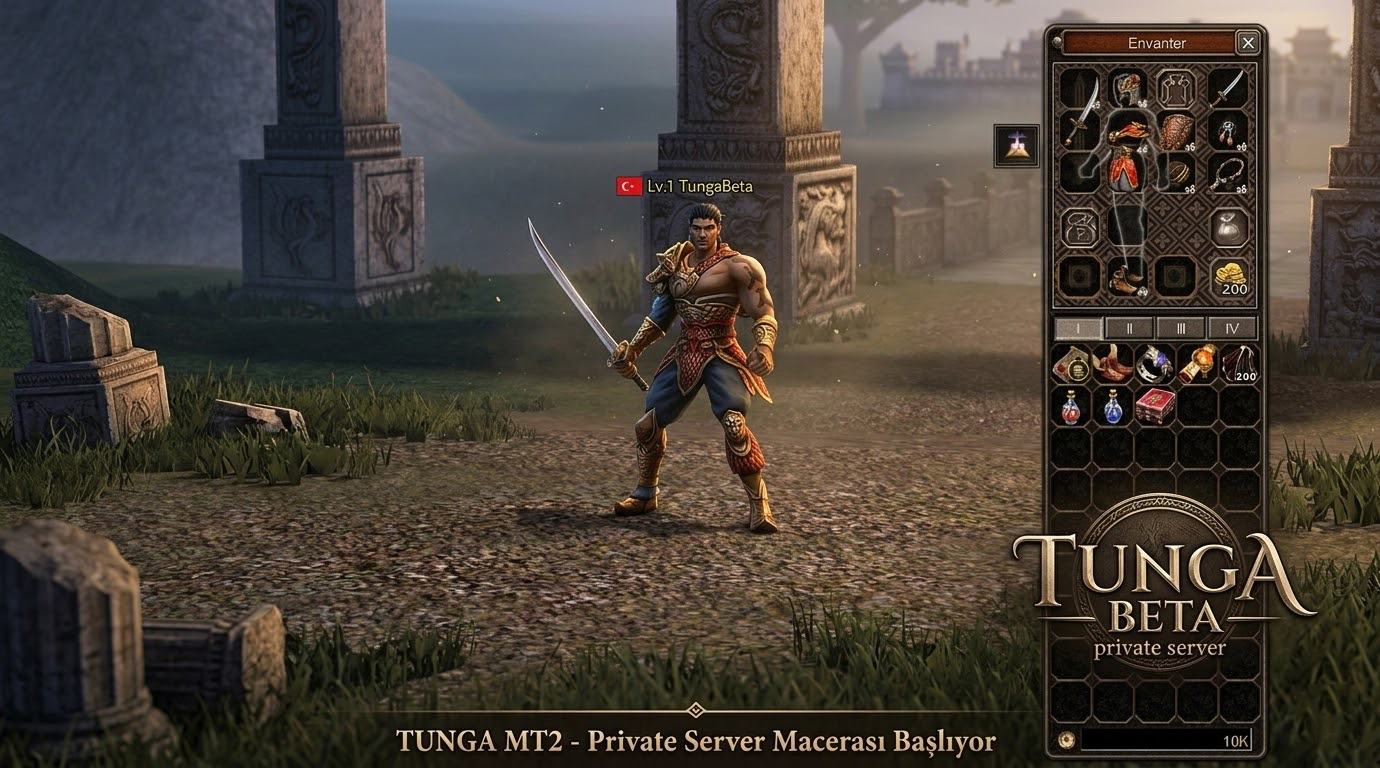The width and height of the screenshot is (1380, 768).
Task: Click the dark pouch stacked 200
Action: tap(1239, 364)
